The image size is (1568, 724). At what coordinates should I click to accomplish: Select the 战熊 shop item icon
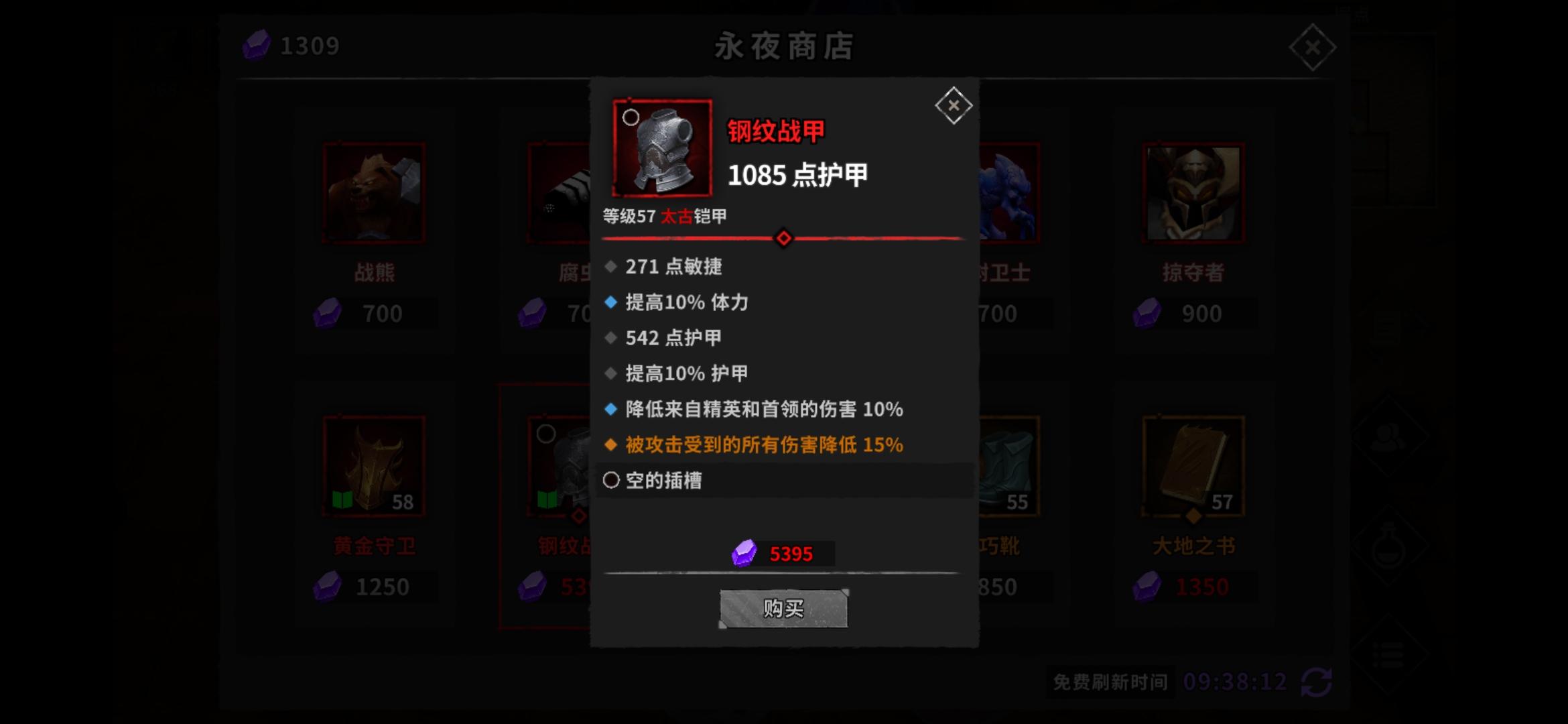(x=373, y=192)
